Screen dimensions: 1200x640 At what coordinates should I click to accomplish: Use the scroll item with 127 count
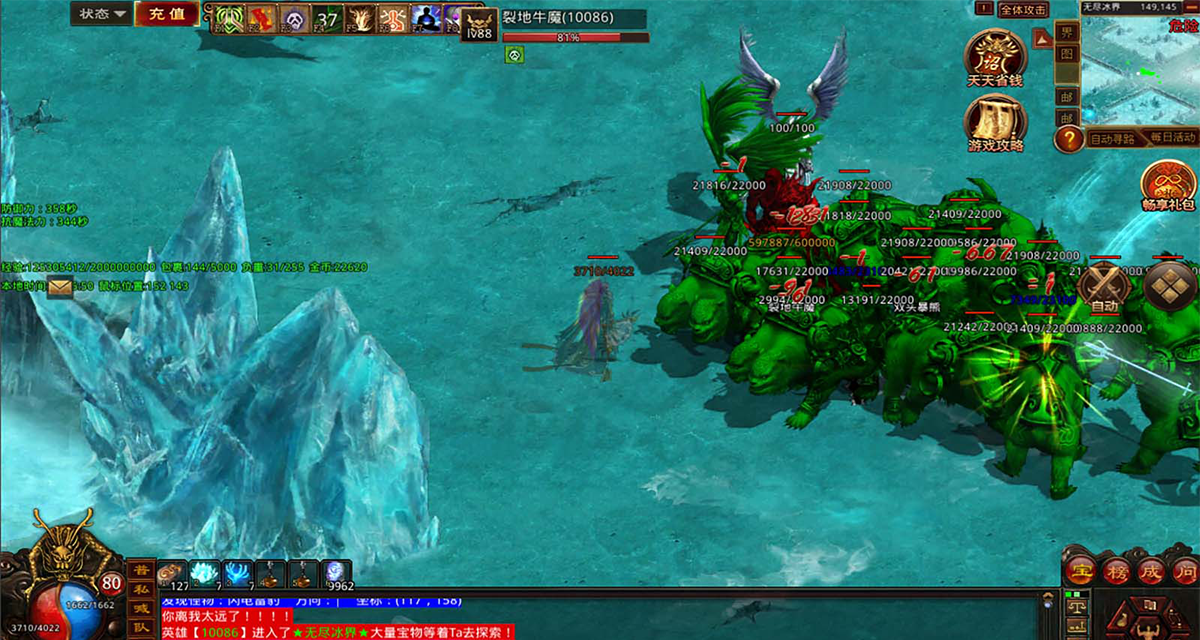point(172,574)
